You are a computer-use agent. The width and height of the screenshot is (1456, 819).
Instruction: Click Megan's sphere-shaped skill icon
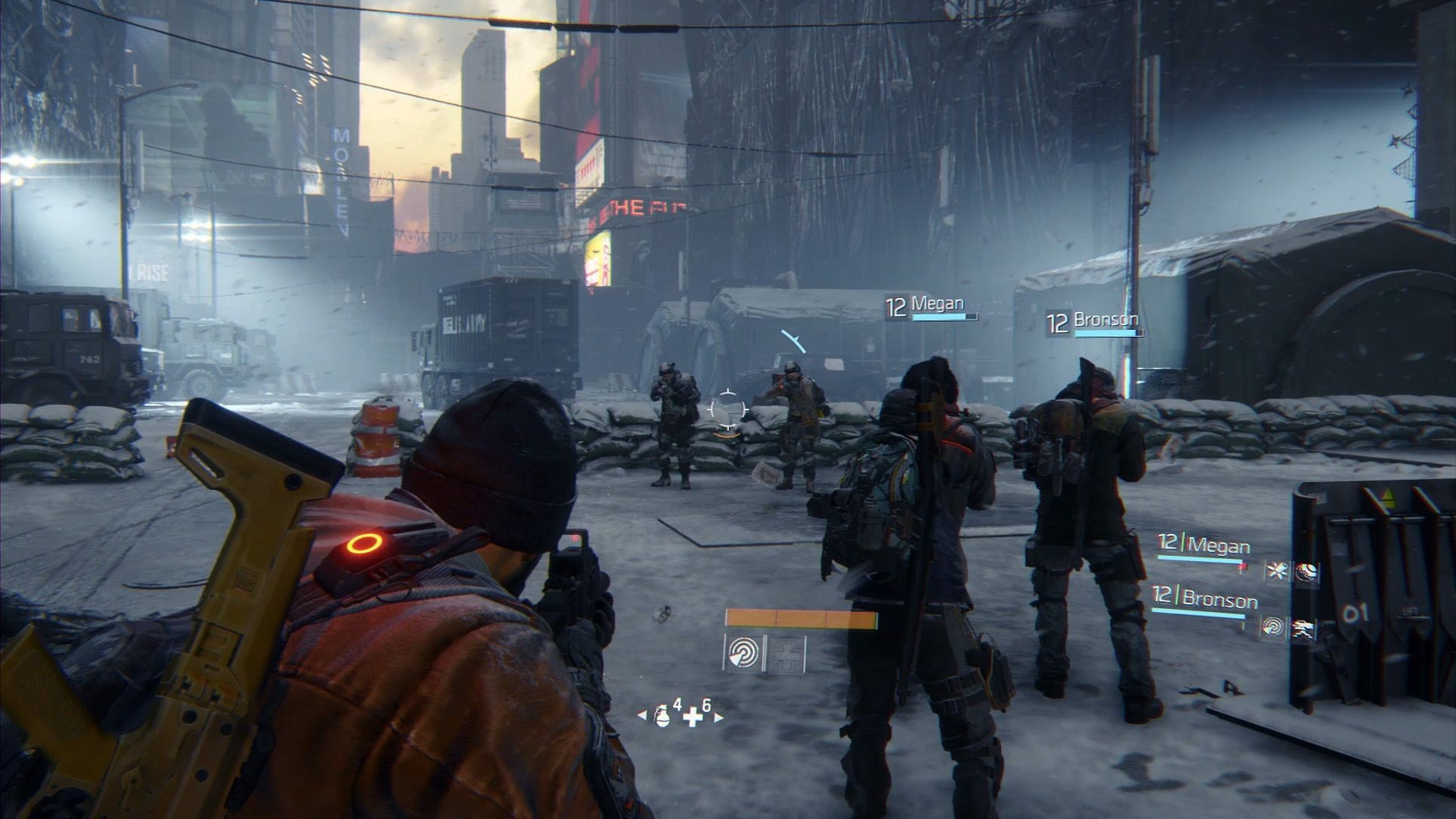coord(1306,572)
